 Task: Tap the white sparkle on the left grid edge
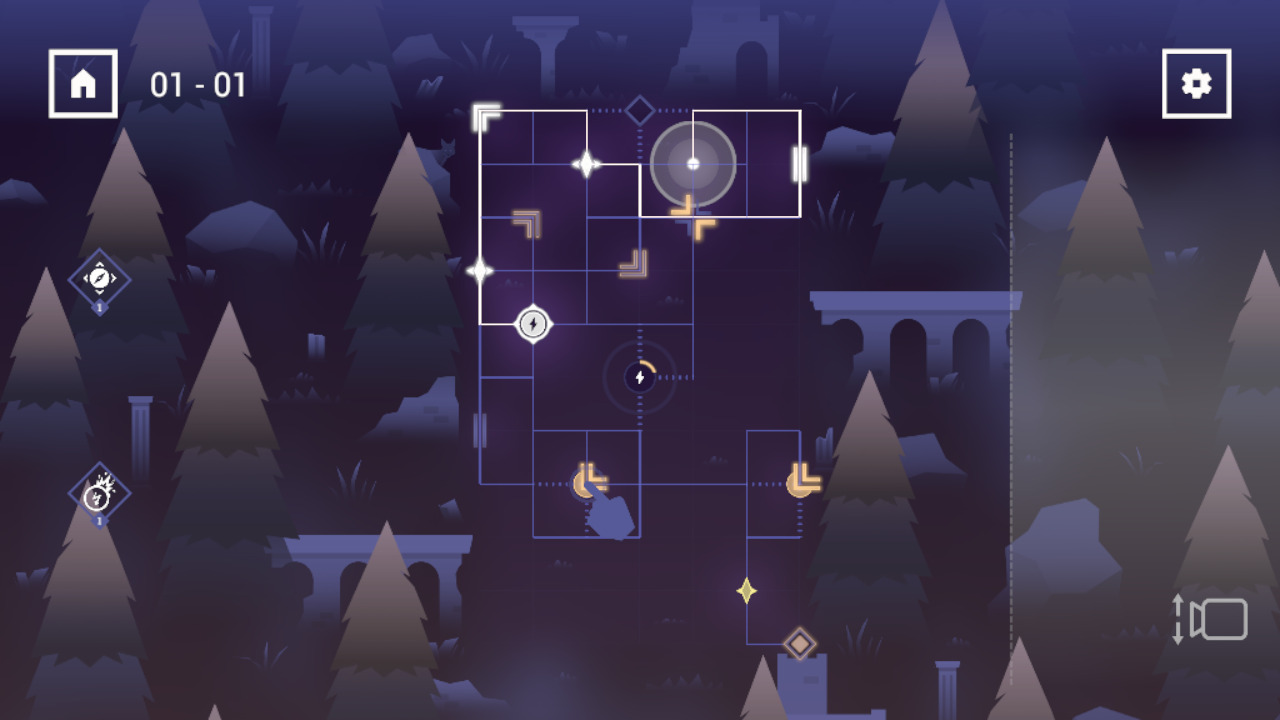click(481, 268)
